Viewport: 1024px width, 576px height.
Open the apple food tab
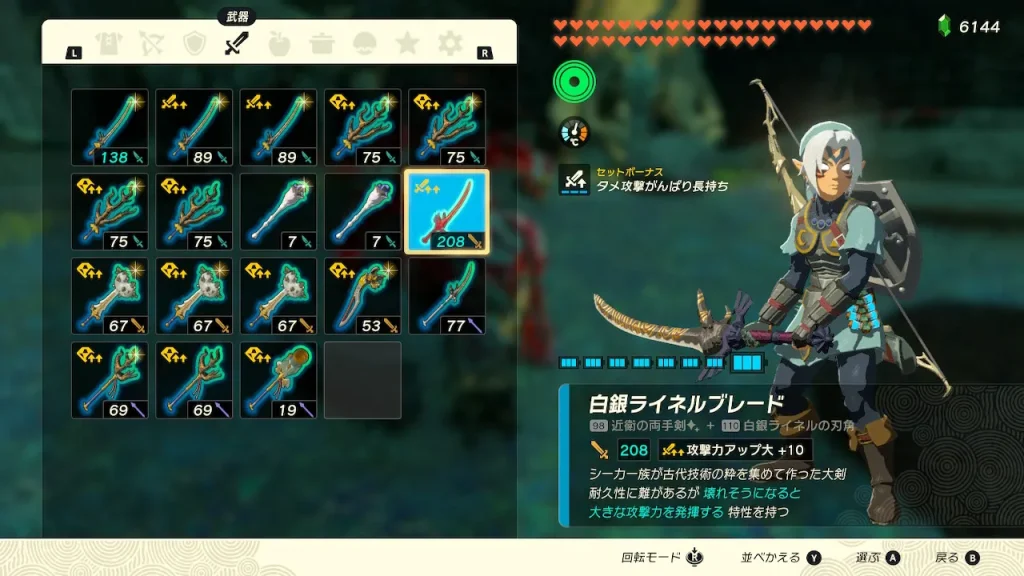tap(279, 44)
